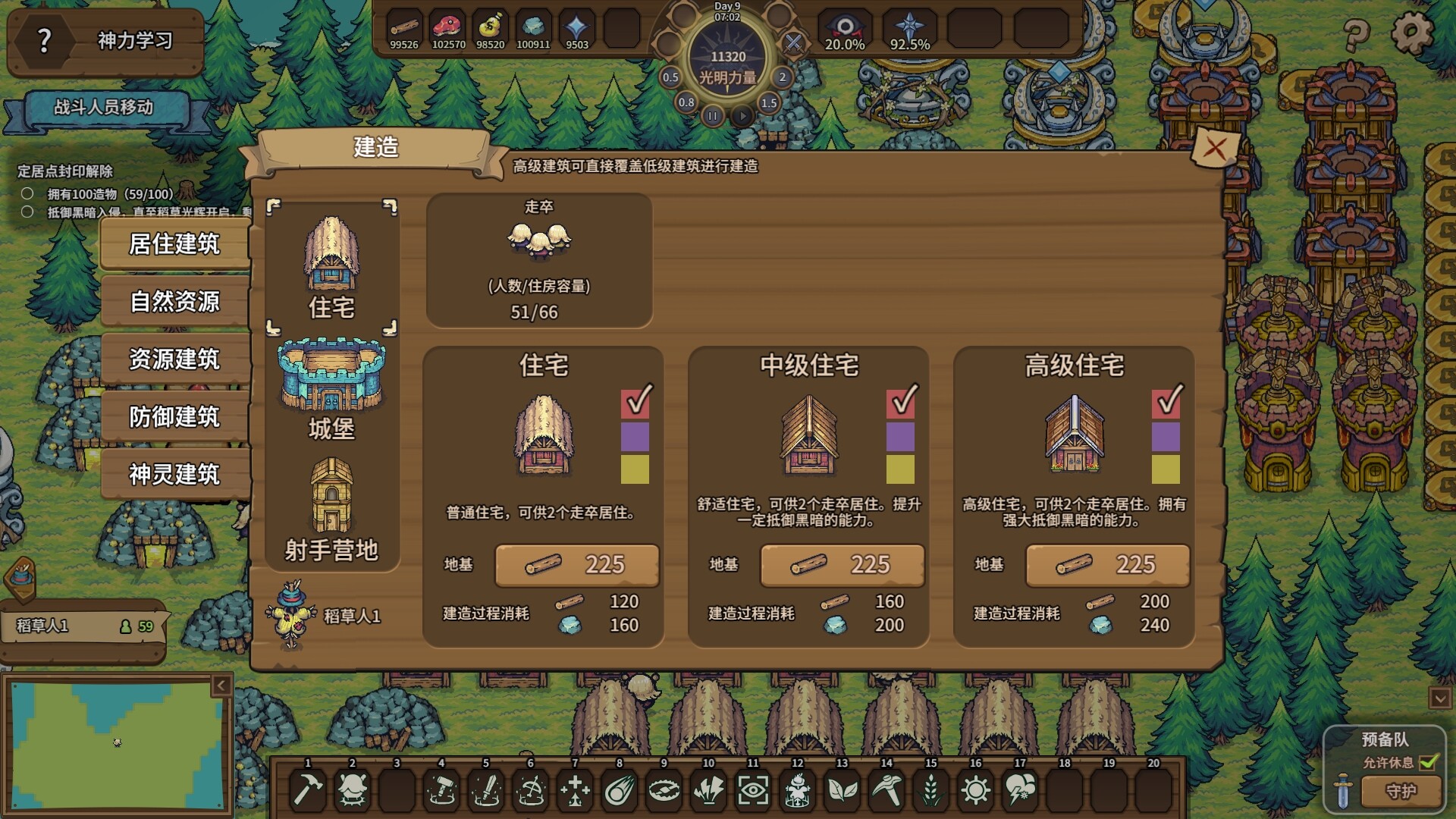Select the 资源建筑 resource buildings category

[x=174, y=359]
